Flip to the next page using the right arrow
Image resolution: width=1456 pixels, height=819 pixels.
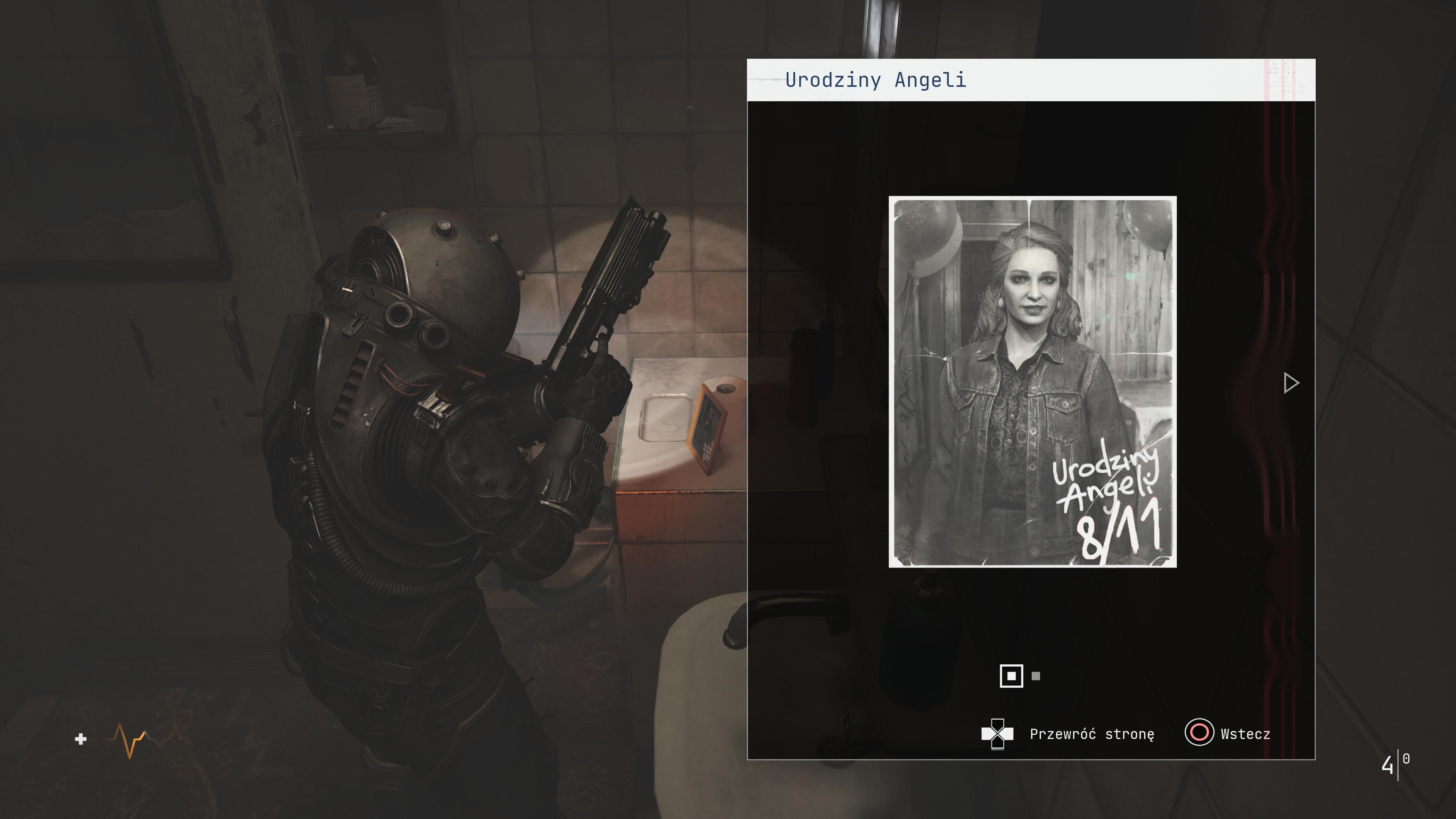pos(1291,383)
